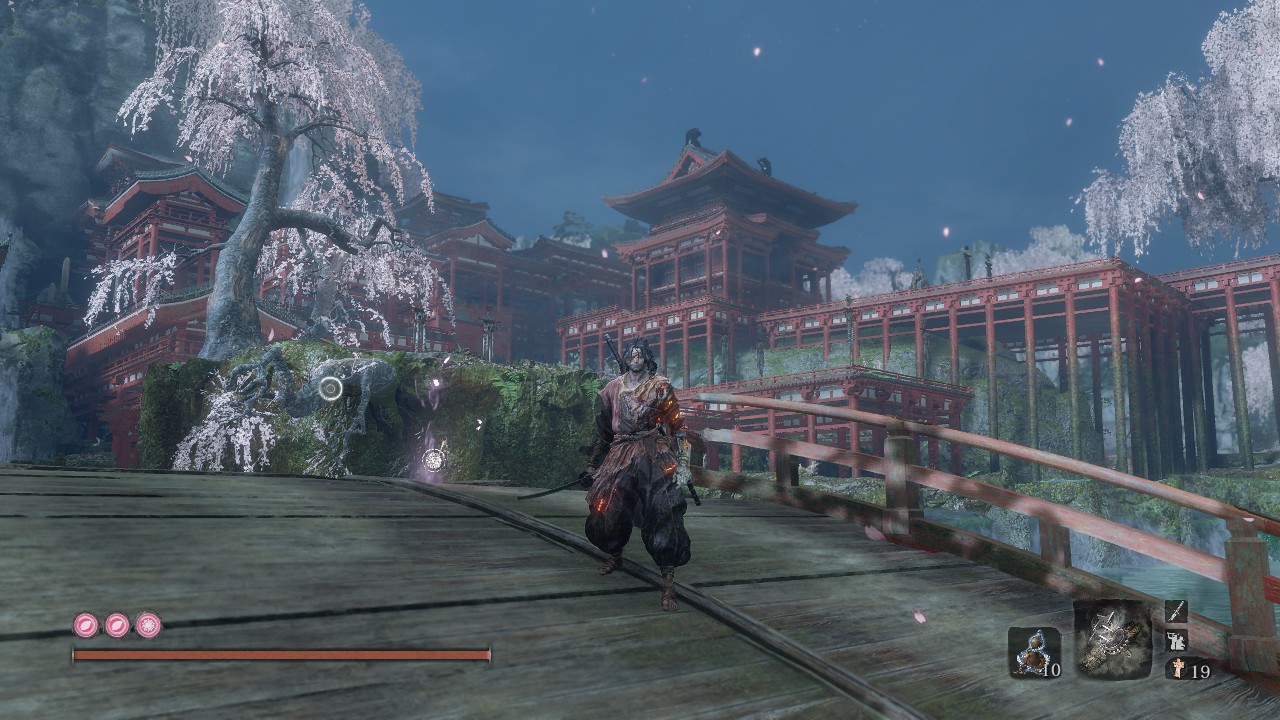Select the crouching figure icon
1280x720 pixels.
pos(1176,641)
